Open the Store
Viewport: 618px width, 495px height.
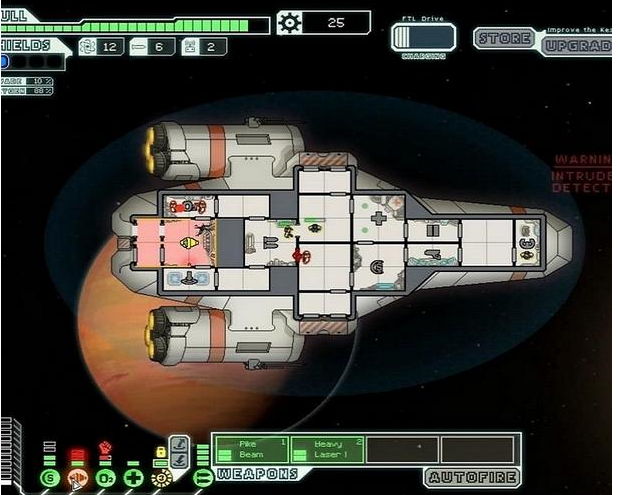[x=506, y=39]
